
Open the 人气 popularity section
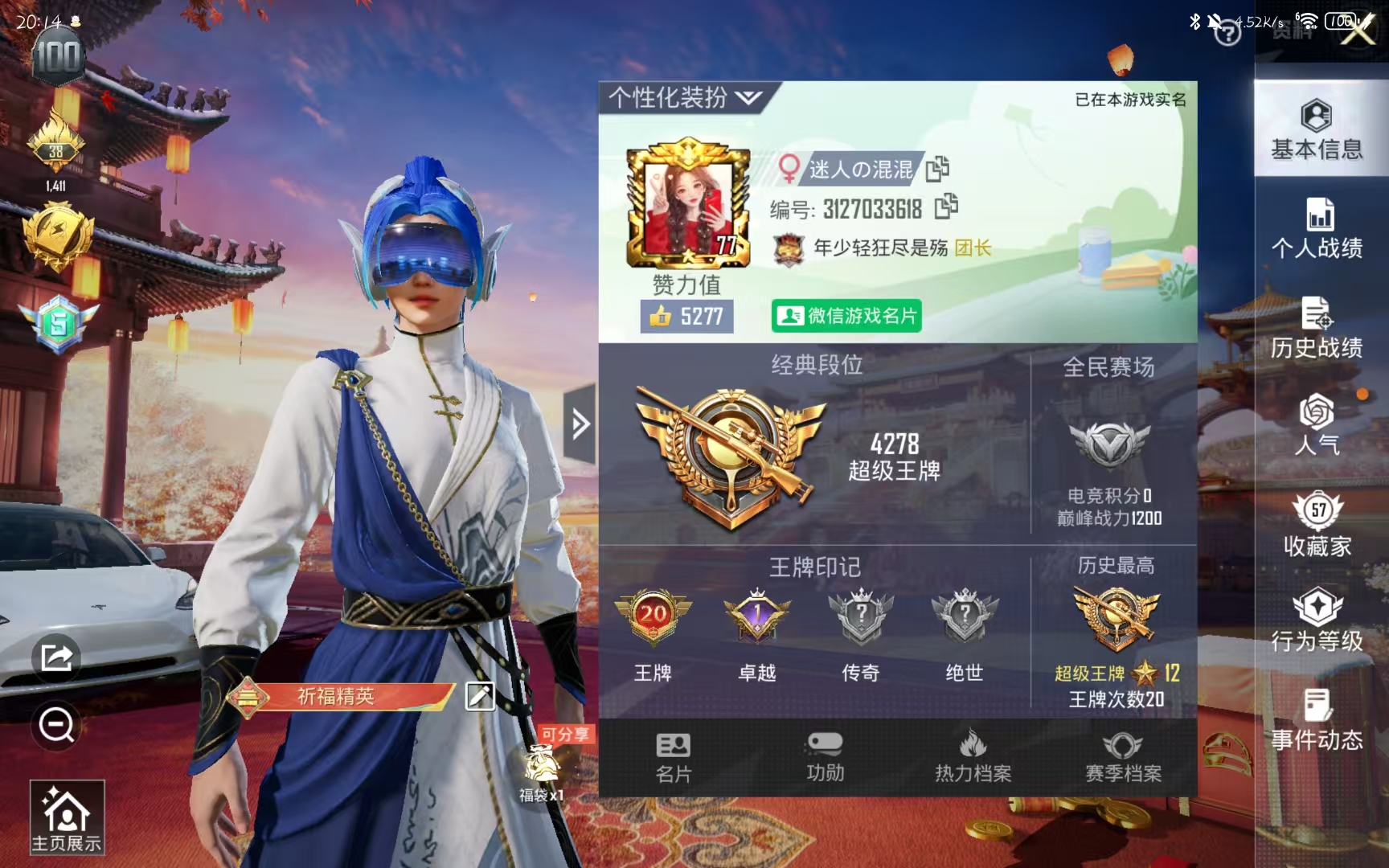click(1318, 426)
